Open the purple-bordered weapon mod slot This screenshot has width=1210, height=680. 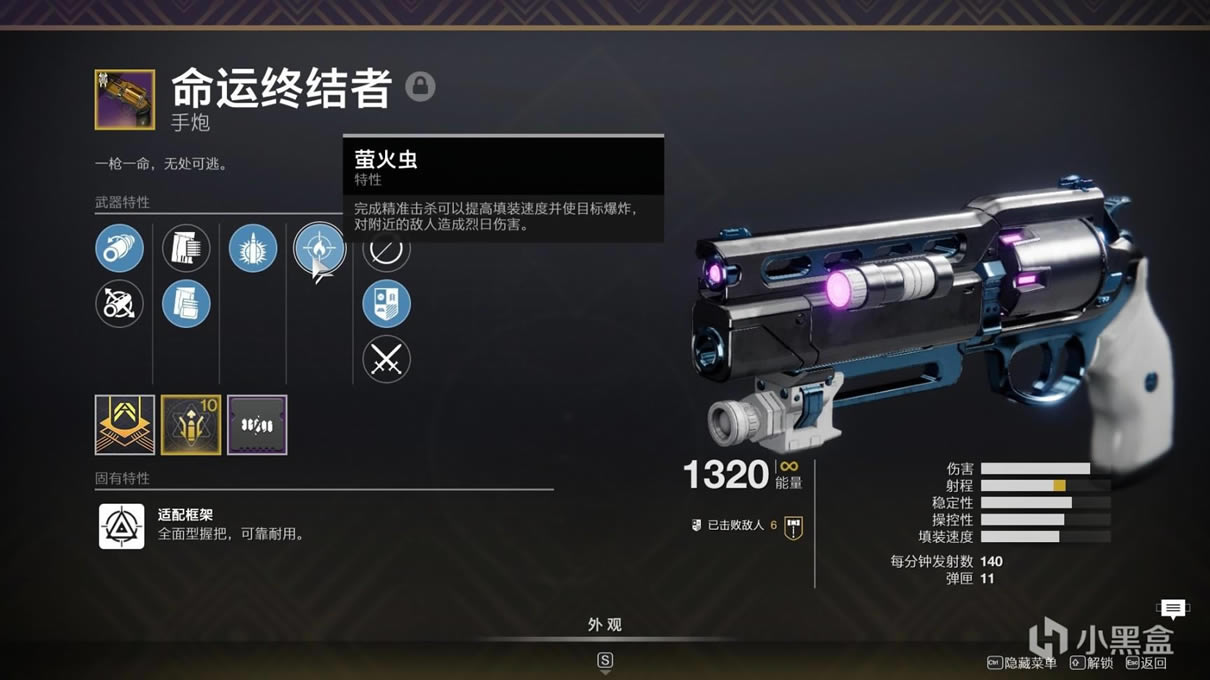click(x=257, y=425)
